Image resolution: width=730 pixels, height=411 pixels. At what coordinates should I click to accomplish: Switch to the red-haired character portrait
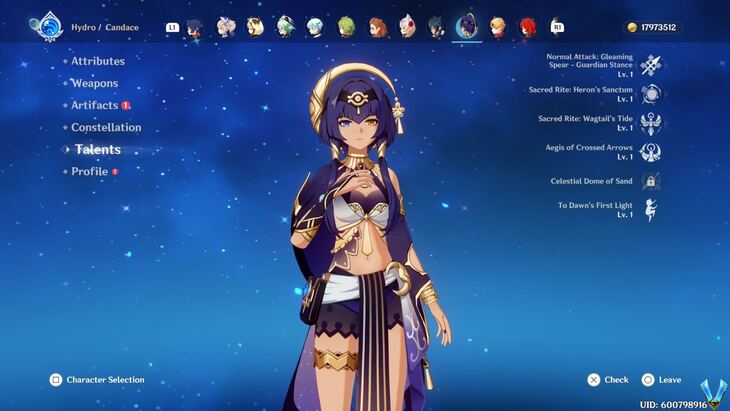(x=527, y=27)
